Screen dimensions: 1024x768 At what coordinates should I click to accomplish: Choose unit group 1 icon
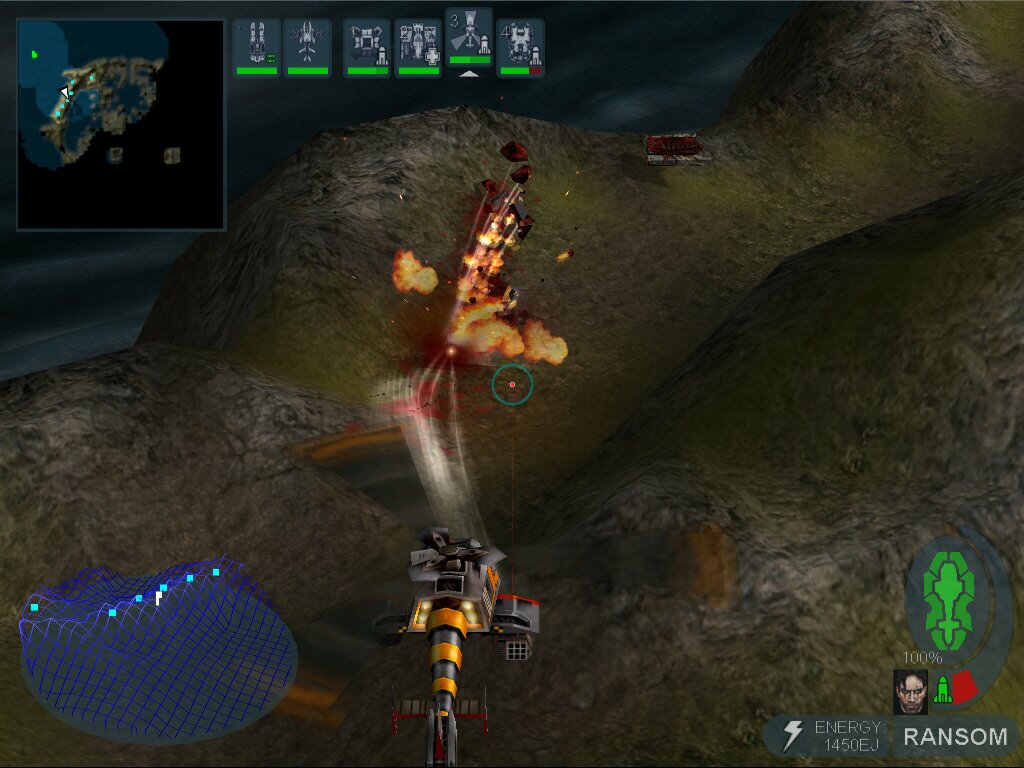[367, 47]
